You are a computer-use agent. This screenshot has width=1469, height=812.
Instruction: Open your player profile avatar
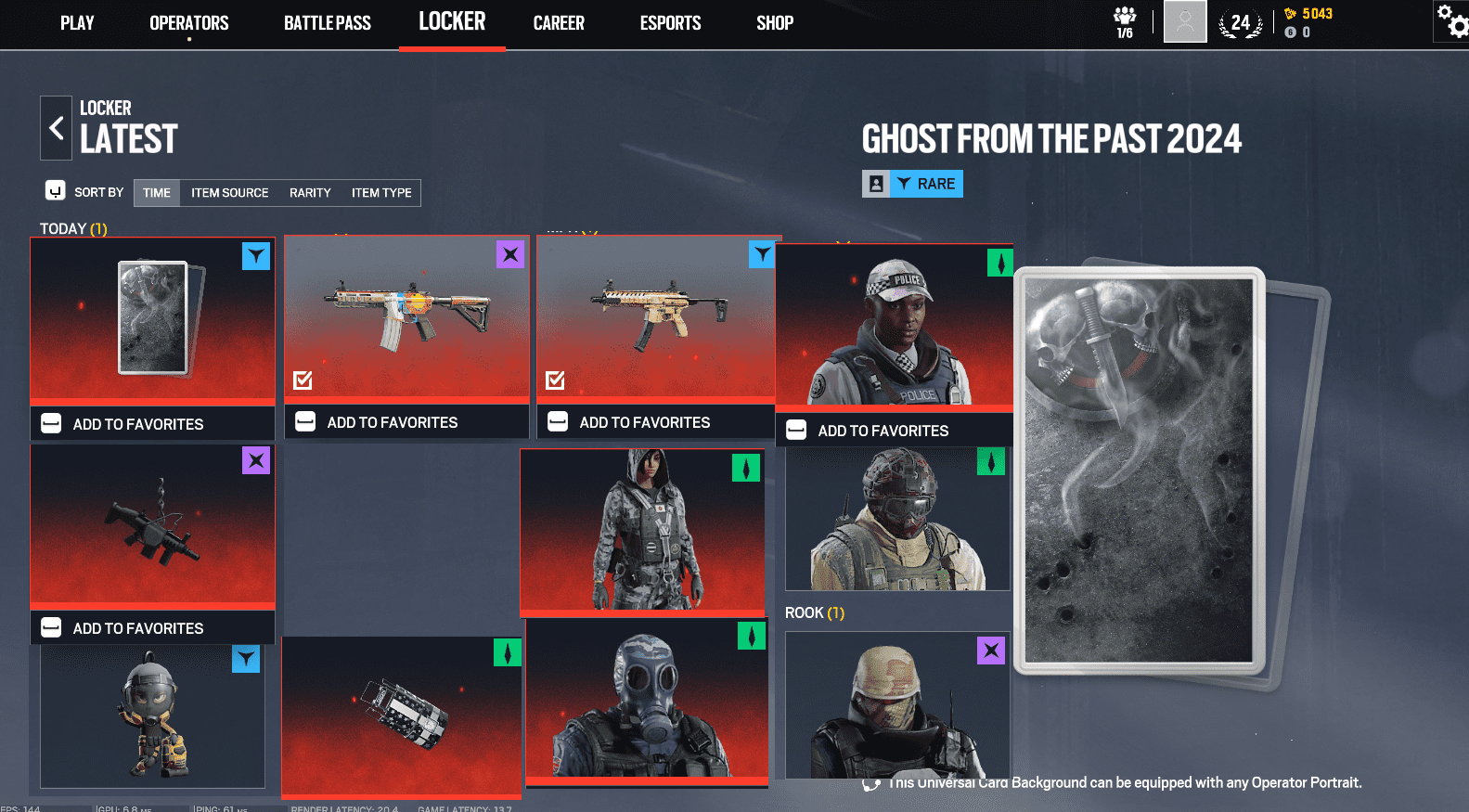1185,22
